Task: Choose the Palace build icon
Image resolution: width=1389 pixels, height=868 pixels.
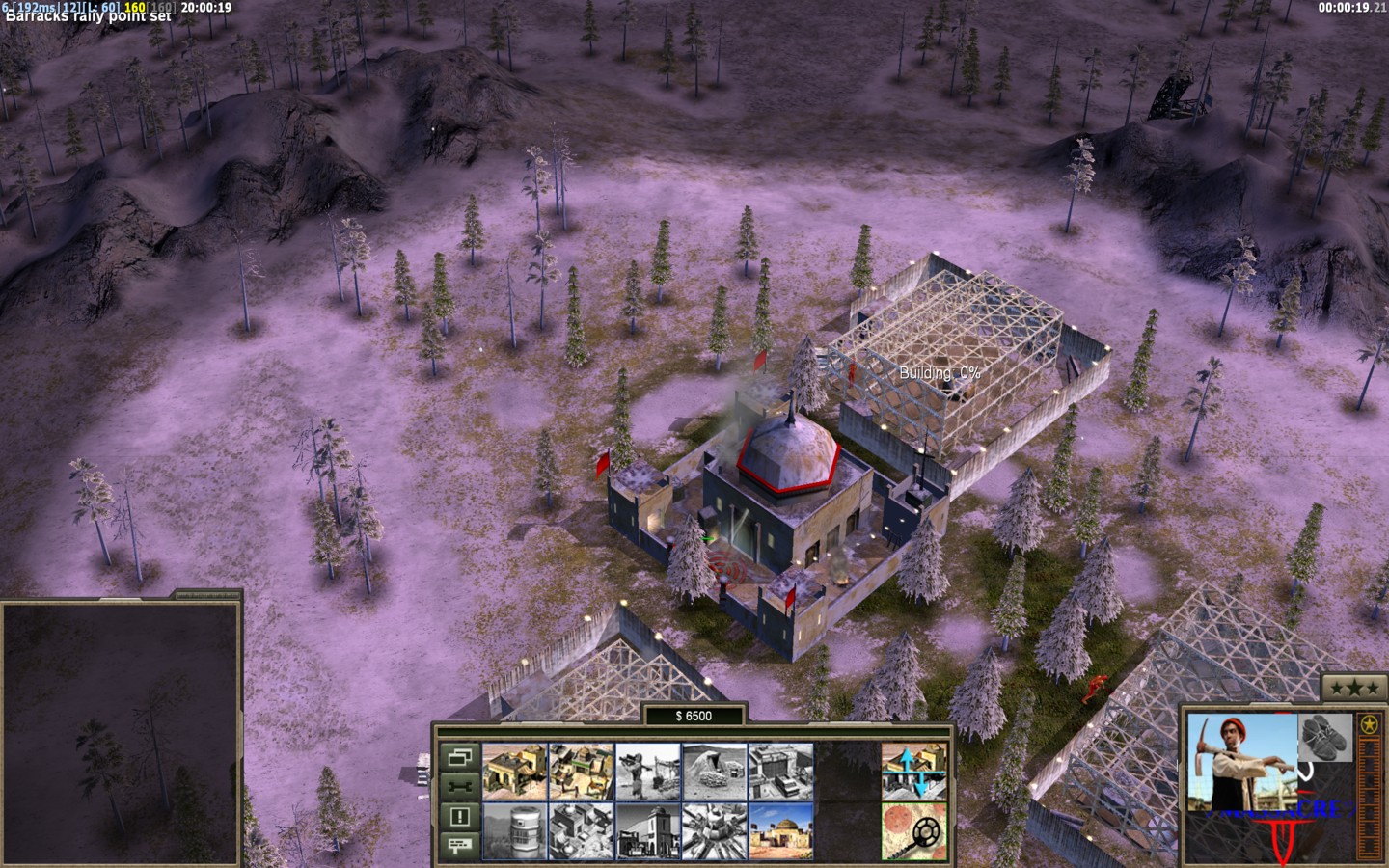Action: pyautogui.click(x=581, y=831)
